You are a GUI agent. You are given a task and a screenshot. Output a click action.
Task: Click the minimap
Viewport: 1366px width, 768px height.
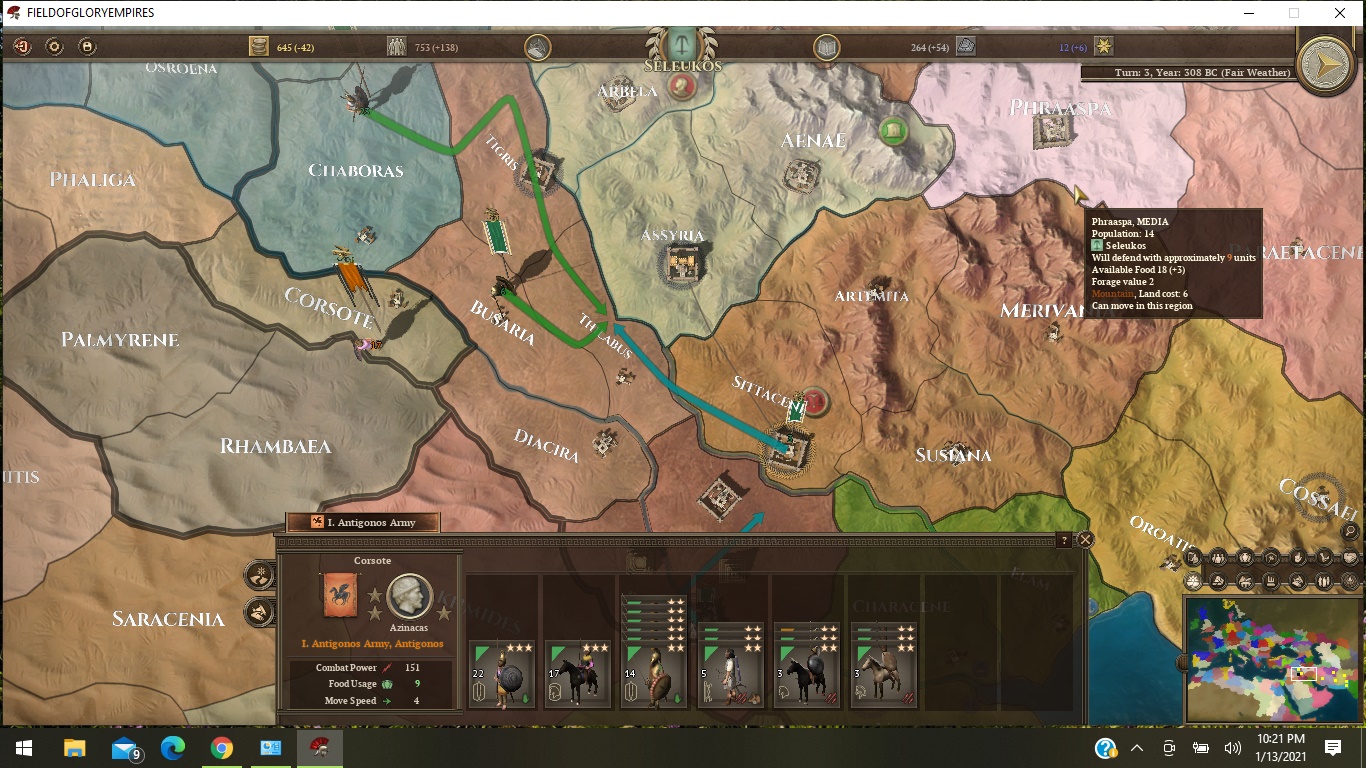(1271, 658)
